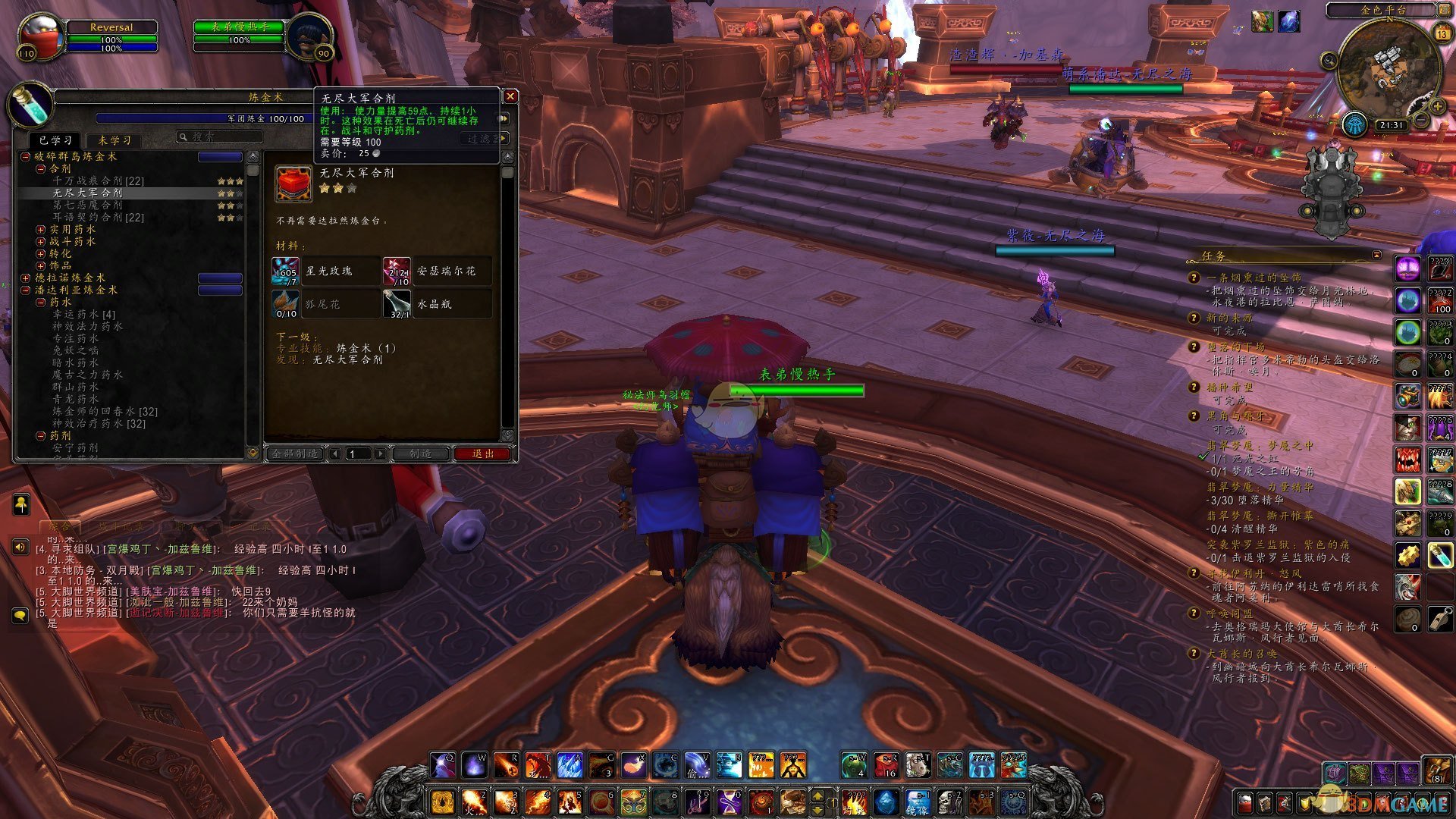The height and width of the screenshot is (819, 1456).
Task: Choose the 第七恶魔合剂 recipe
Action: click(x=87, y=206)
